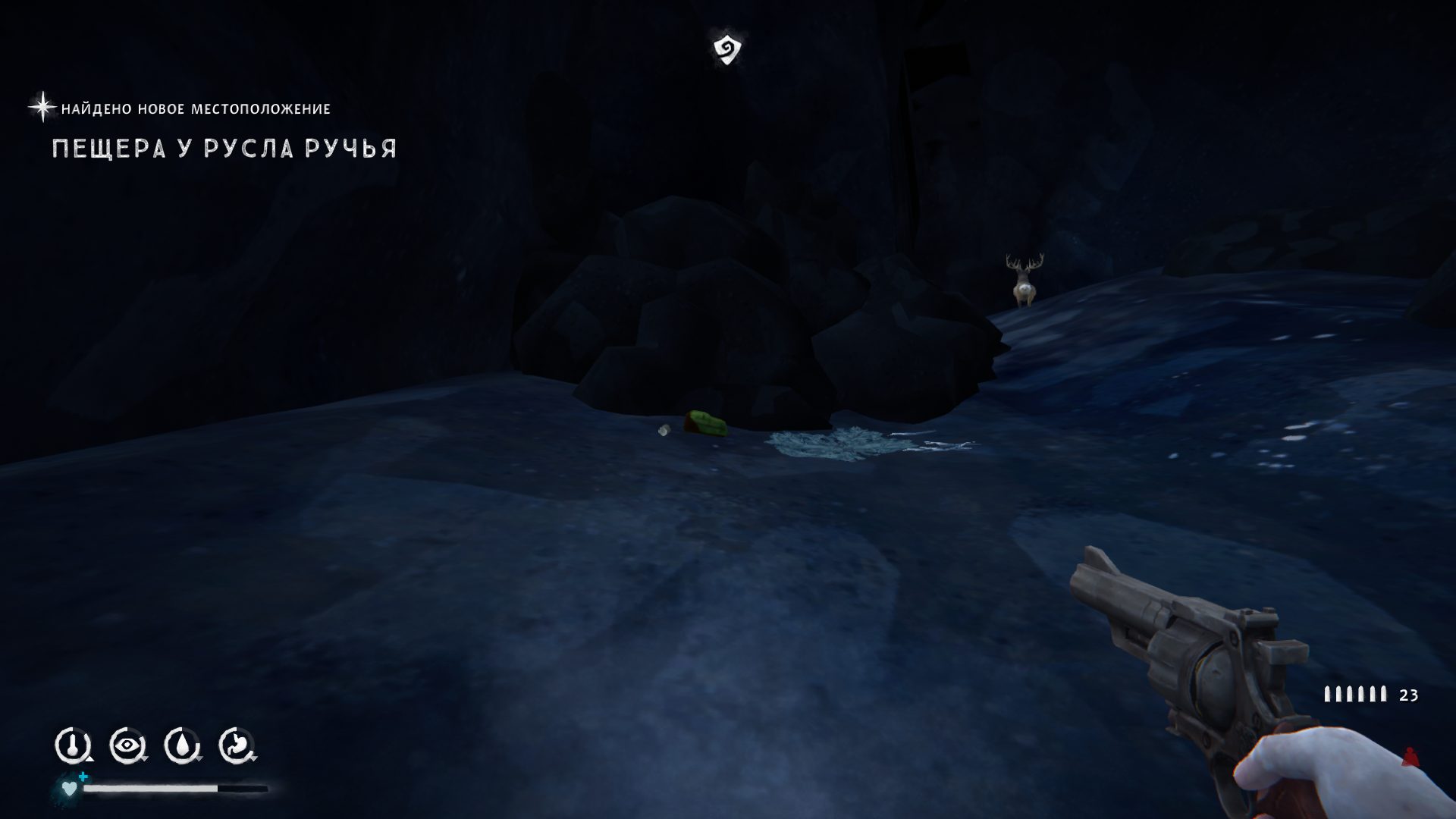Check the thirst water drop icon
The image size is (1456, 819).
pyautogui.click(x=181, y=745)
